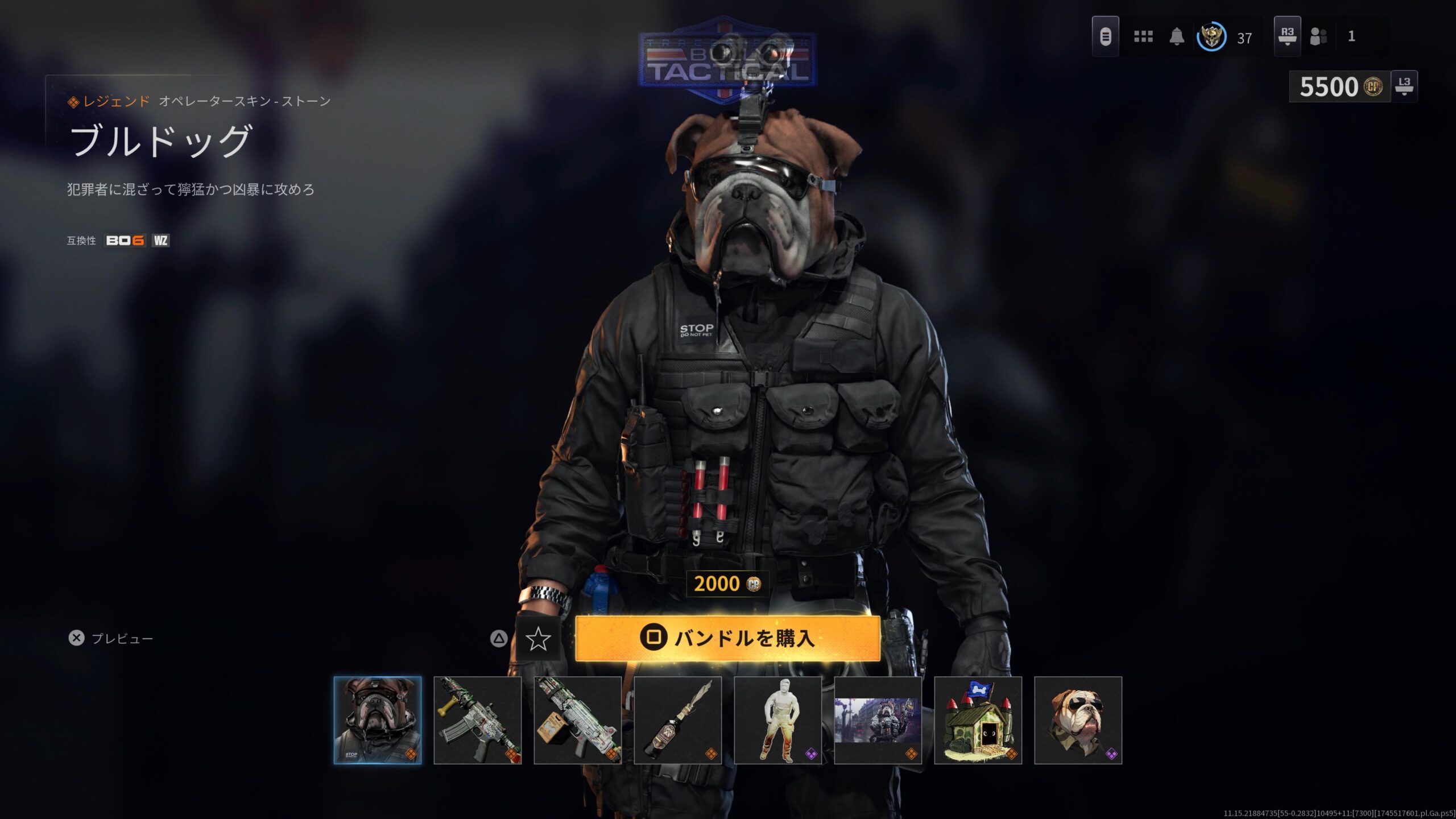Open the social friends list icon

tap(1318, 37)
